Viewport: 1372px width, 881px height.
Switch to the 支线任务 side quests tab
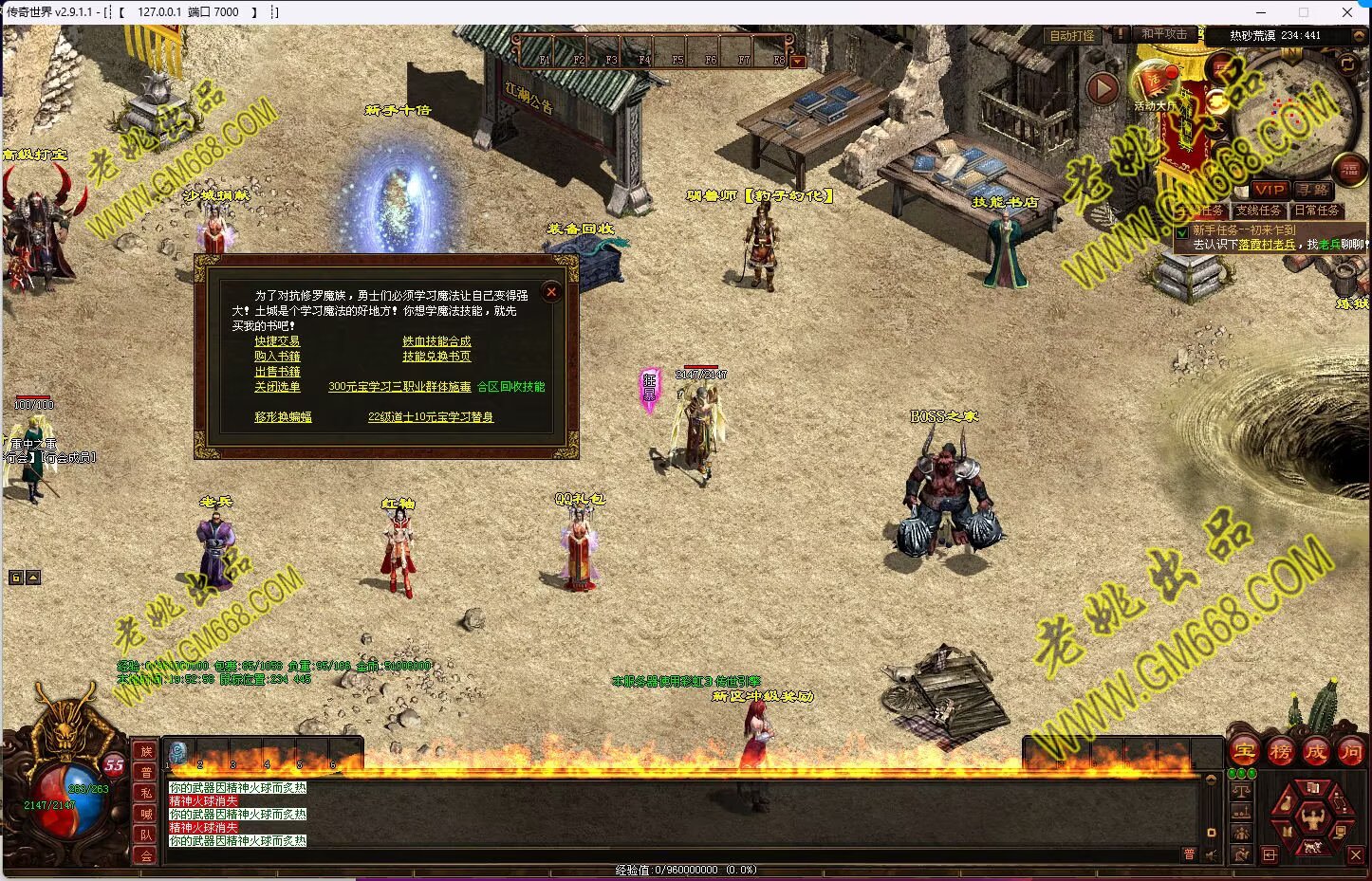point(1258,211)
